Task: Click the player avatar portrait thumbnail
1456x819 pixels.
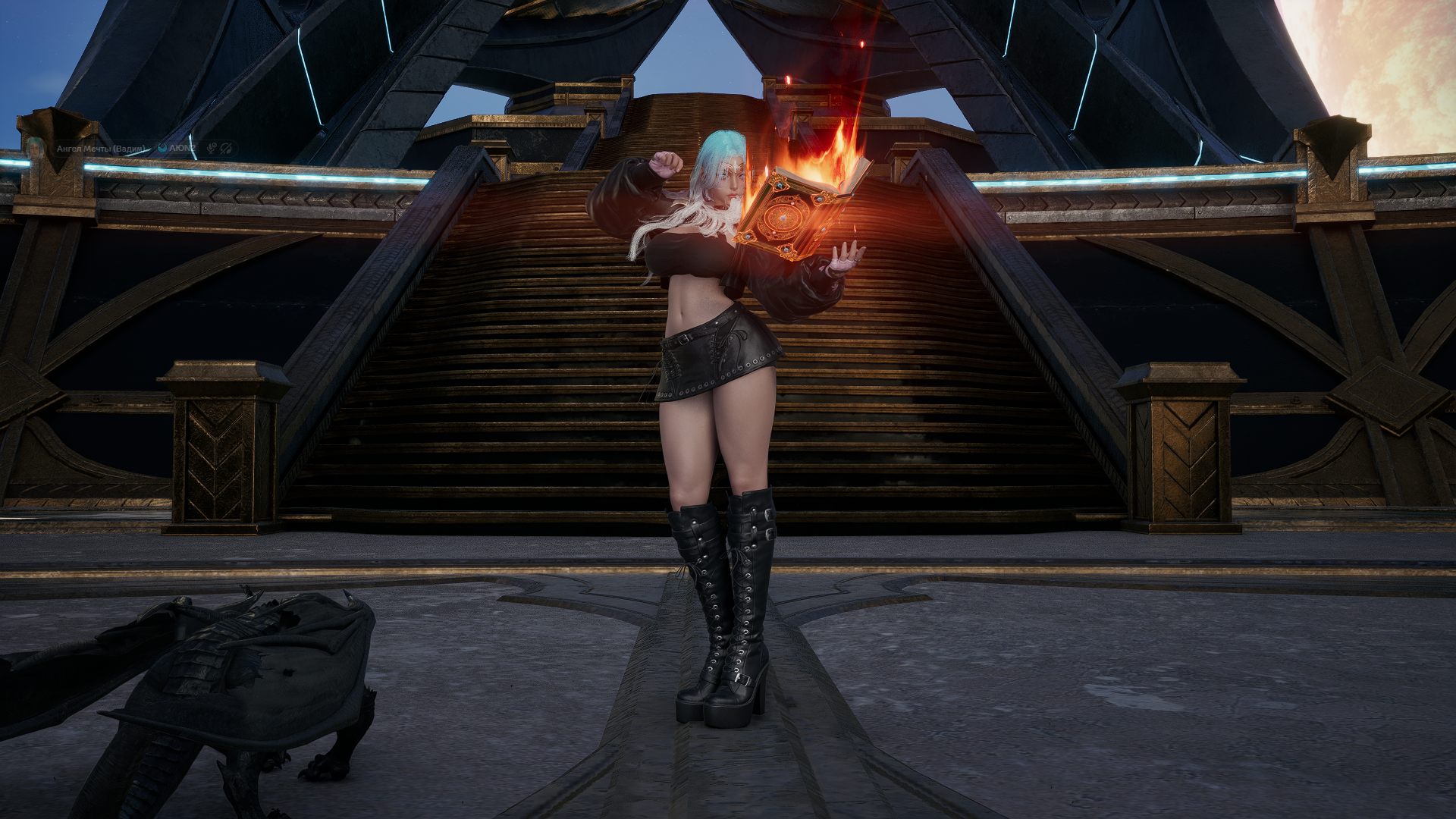Action: point(36,149)
